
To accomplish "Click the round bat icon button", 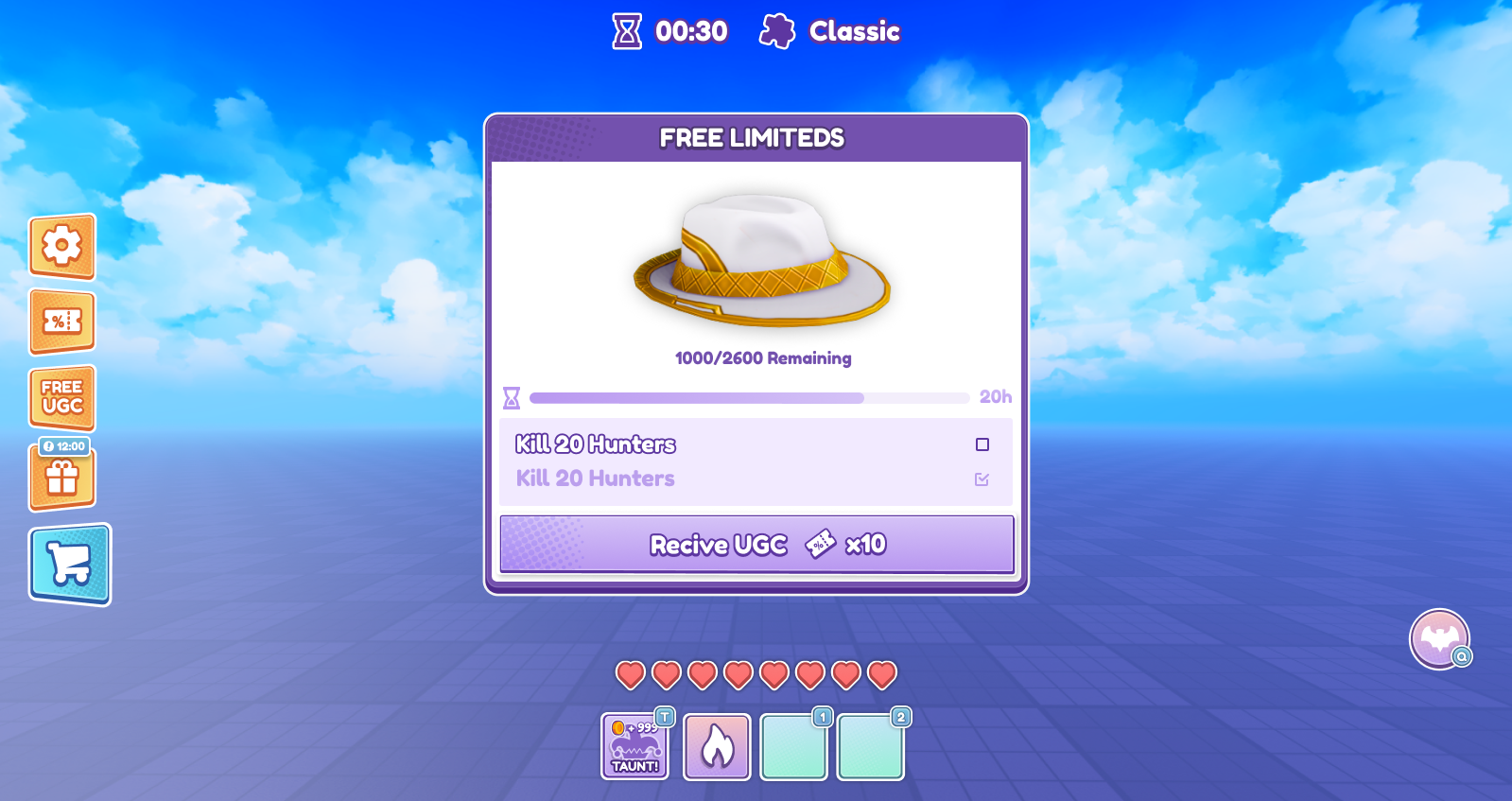I will (1439, 639).
